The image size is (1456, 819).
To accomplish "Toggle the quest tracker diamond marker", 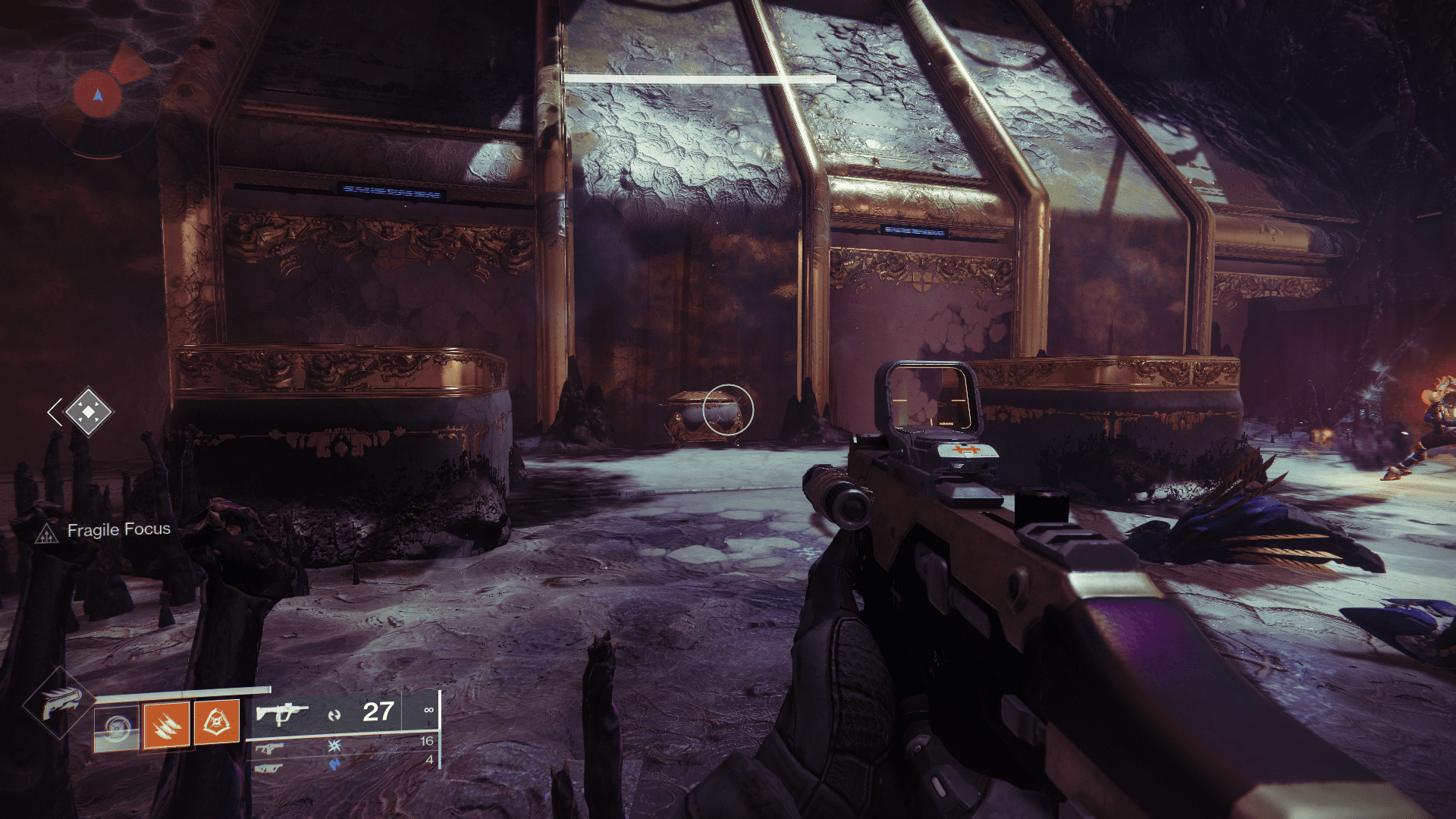I will [x=88, y=413].
